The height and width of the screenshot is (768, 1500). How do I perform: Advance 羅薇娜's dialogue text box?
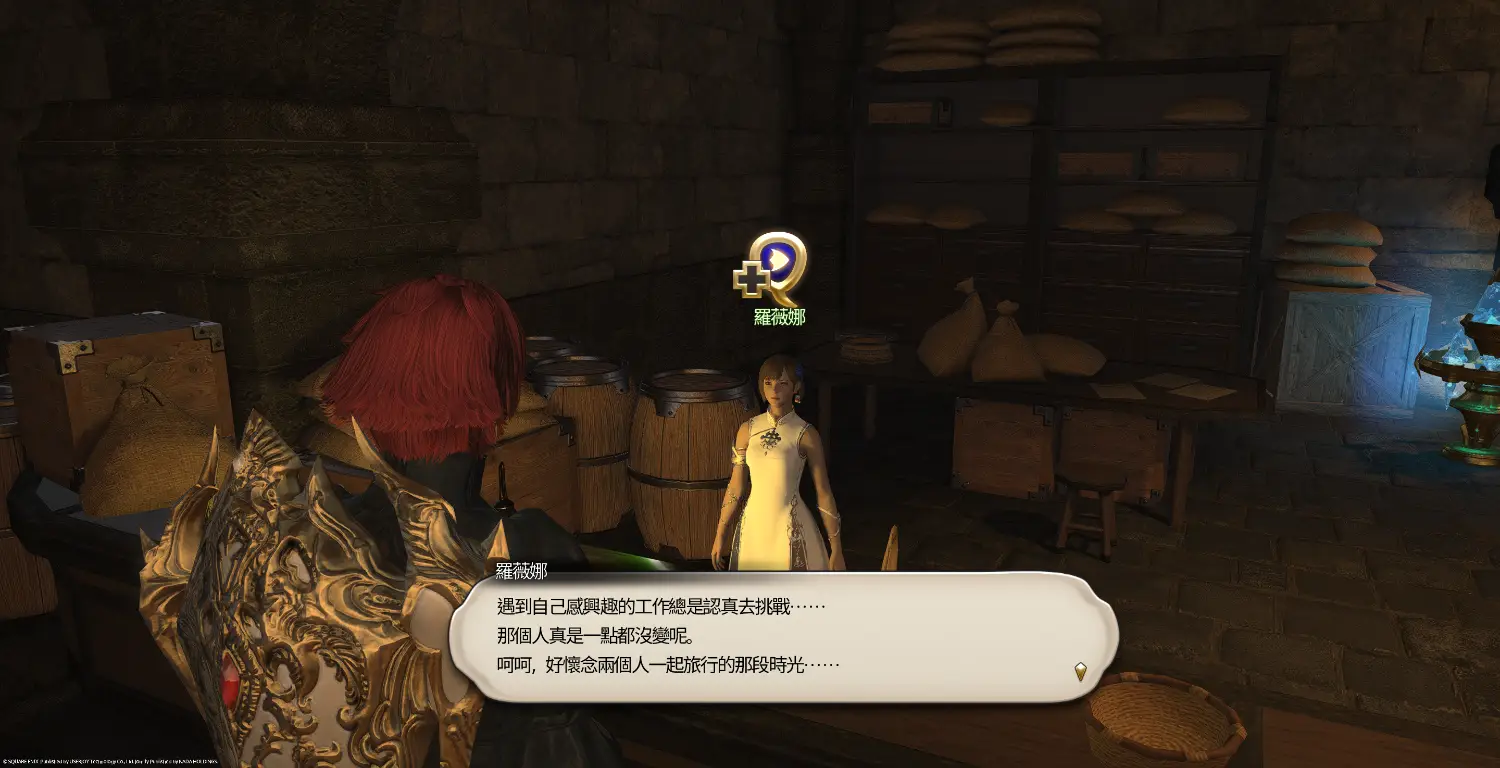pos(782,636)
